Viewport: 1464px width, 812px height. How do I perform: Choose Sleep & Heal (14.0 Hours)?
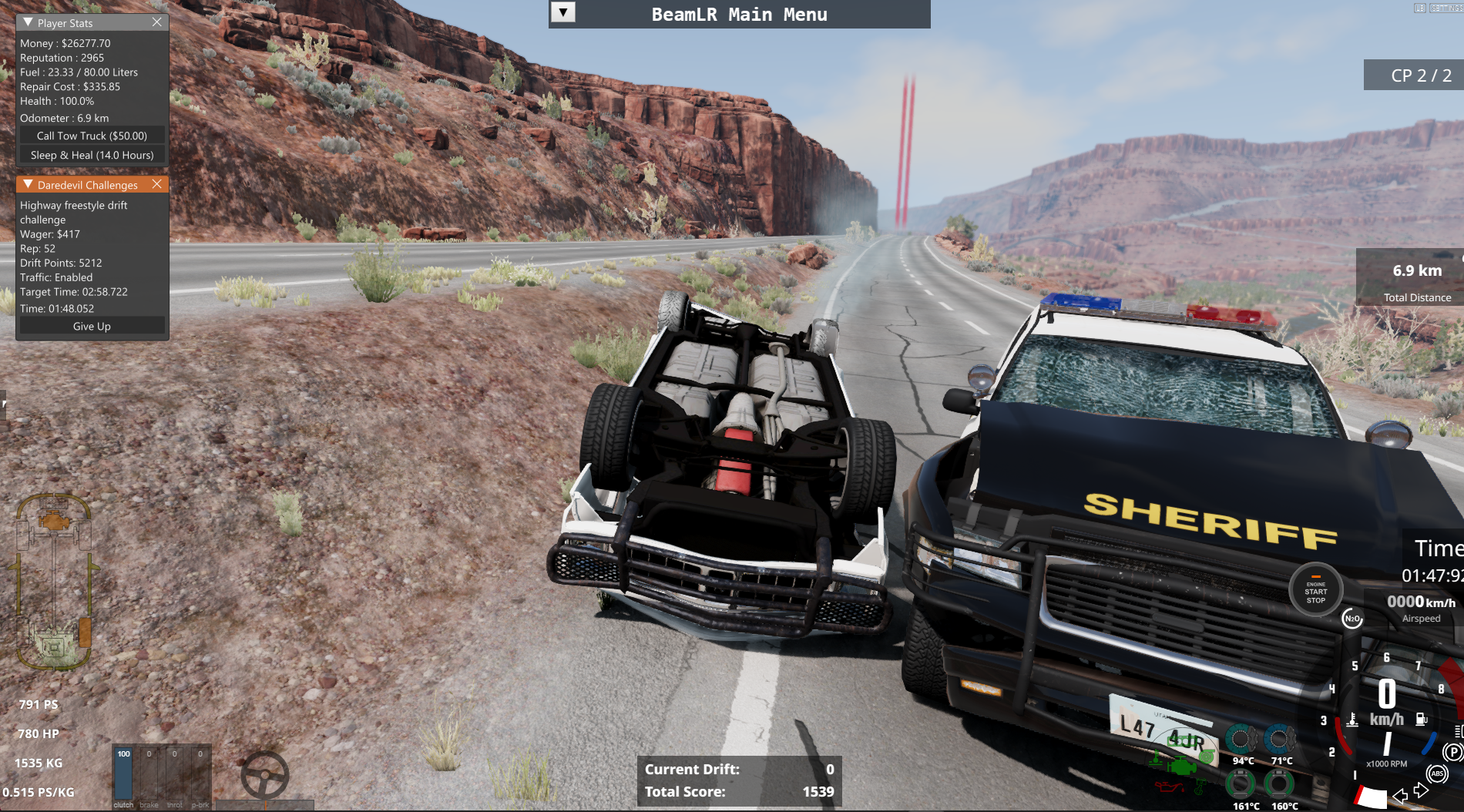pos(92,155)
